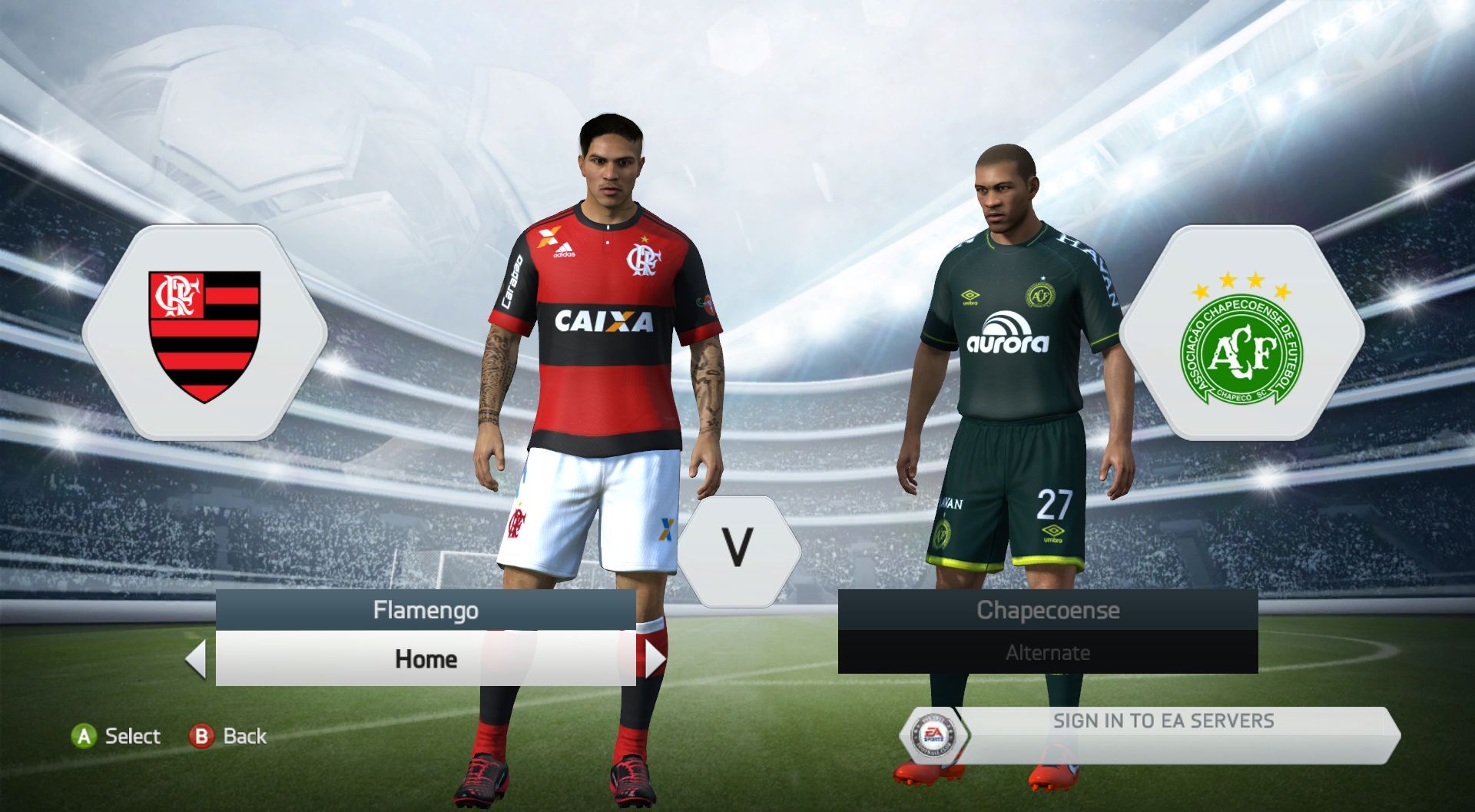Click the left arrow beside the Home kit

[197, 659]
